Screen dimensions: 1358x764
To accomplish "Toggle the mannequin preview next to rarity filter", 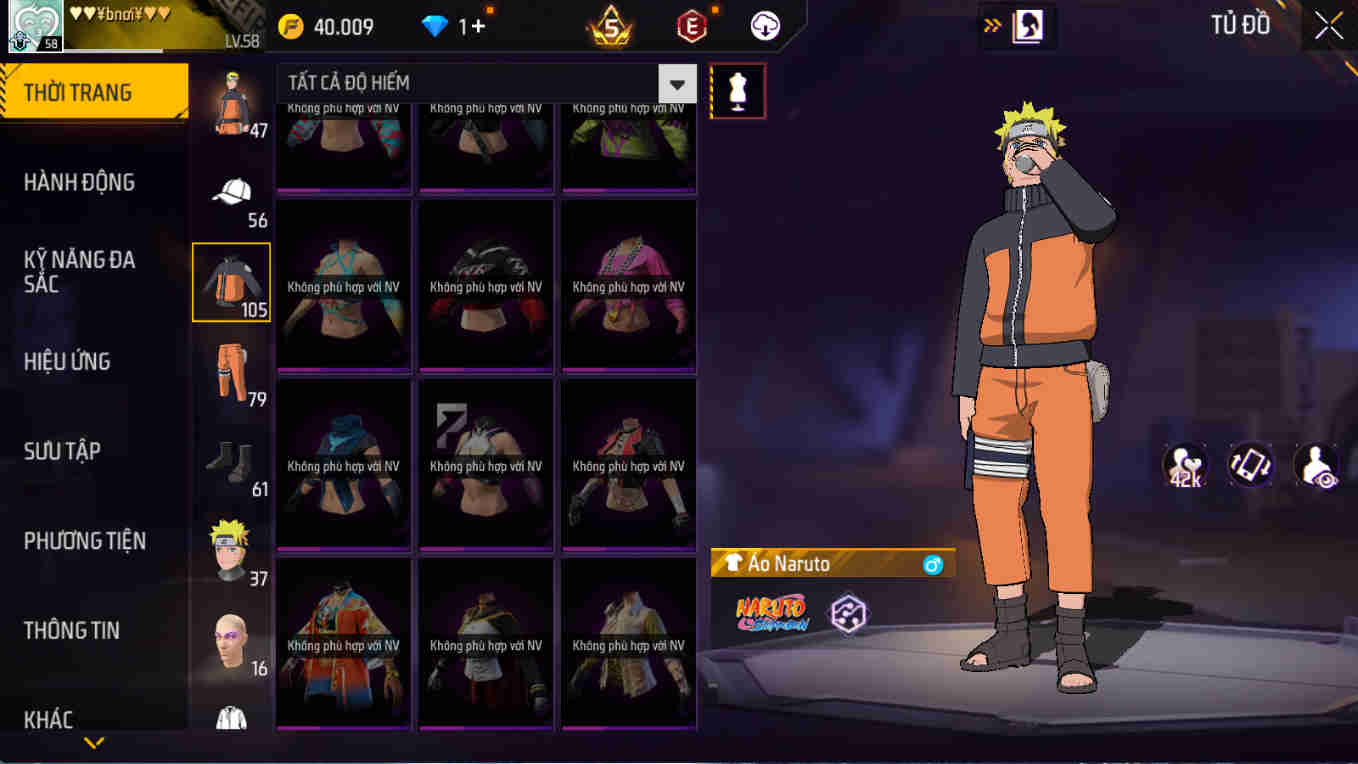I will point(737,90).
